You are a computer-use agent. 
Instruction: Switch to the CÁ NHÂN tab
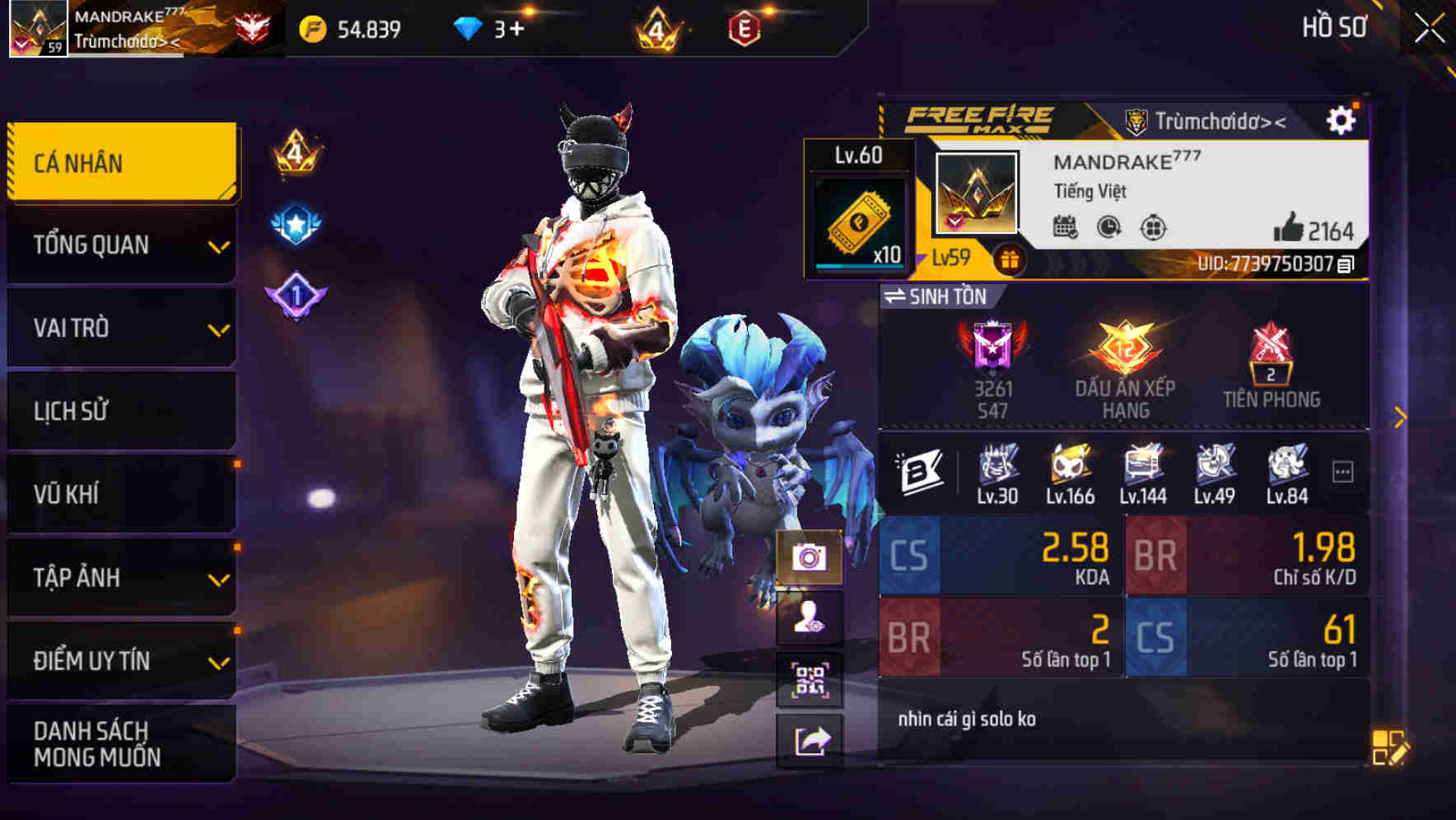[x=120, y=162]
